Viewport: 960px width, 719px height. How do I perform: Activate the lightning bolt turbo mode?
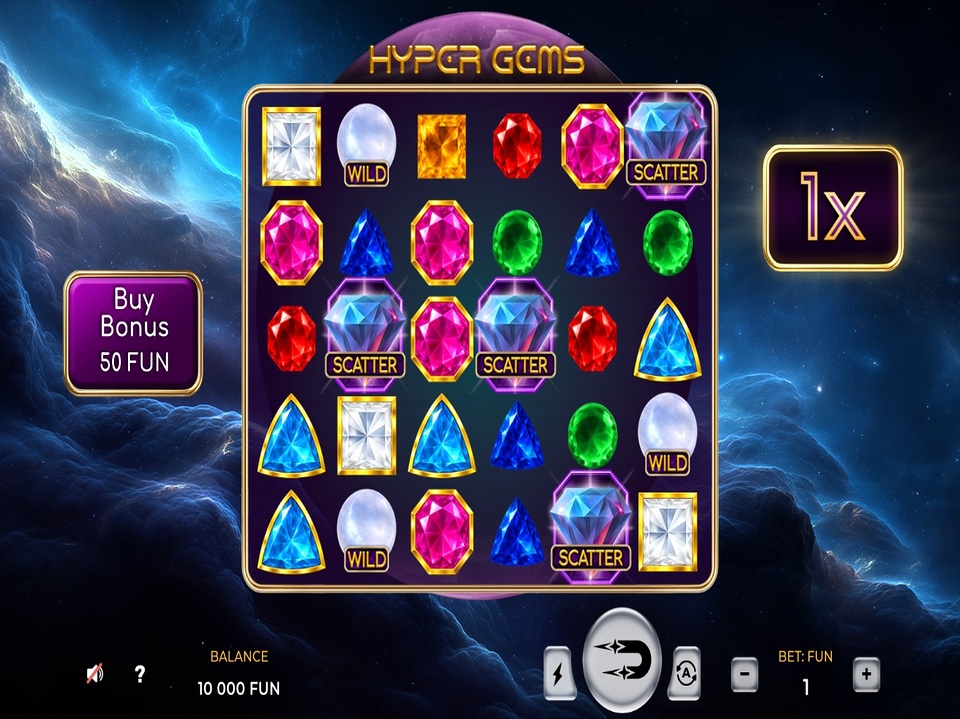point(558,673)
